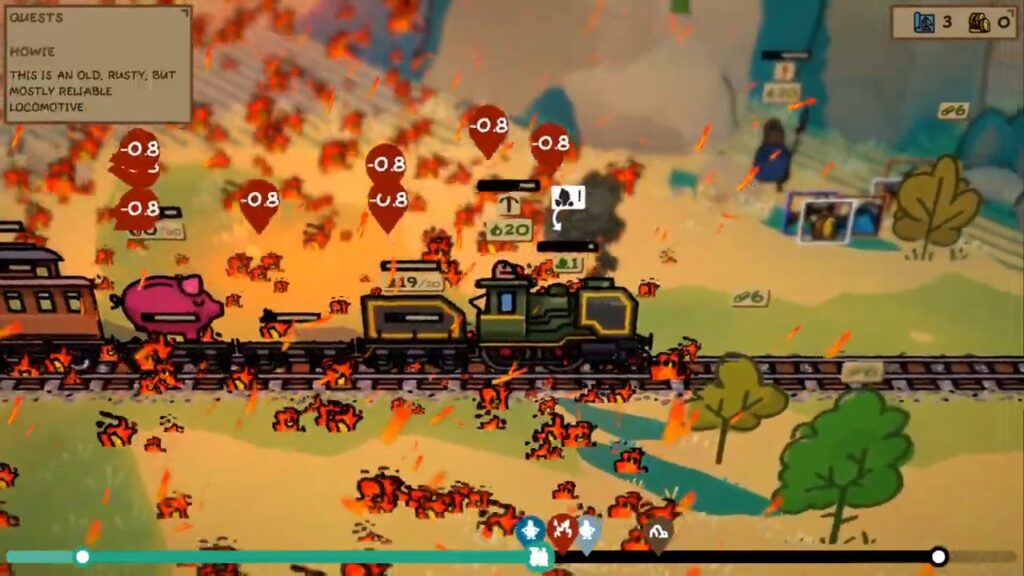1024x576 pixels.
Task: Click the brown cave marker on route bar
Action: [657, 534]
